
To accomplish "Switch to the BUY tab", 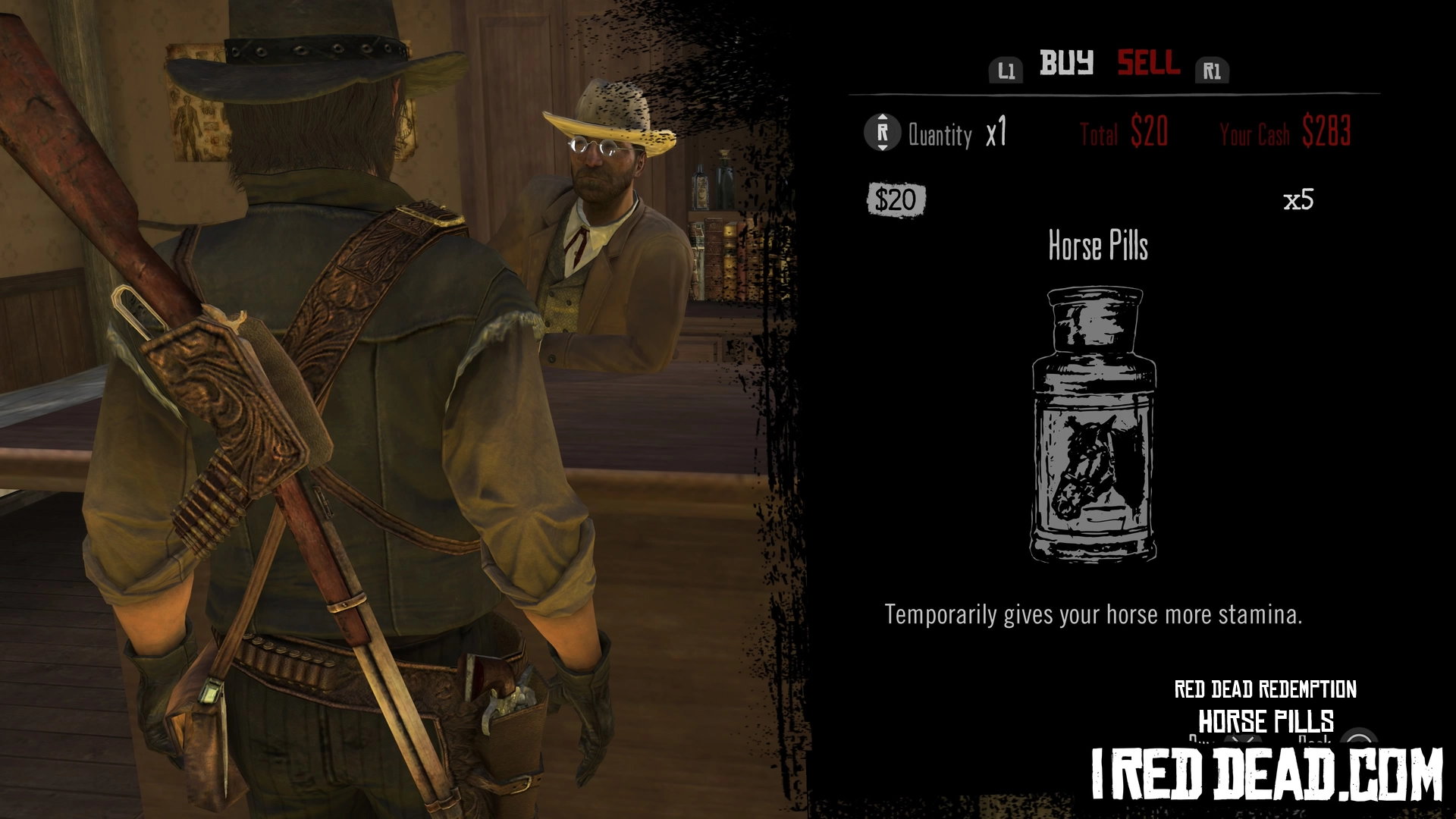I will [x=1065, y=63].
